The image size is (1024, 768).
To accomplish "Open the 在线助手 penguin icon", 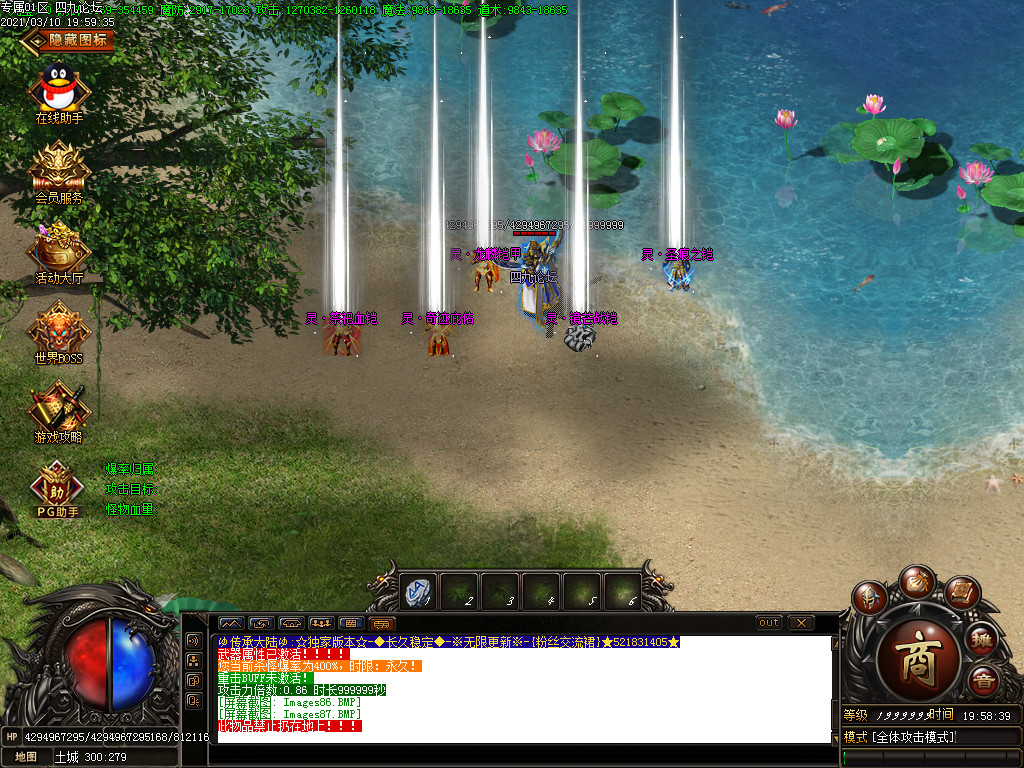I will coord(60,90).
